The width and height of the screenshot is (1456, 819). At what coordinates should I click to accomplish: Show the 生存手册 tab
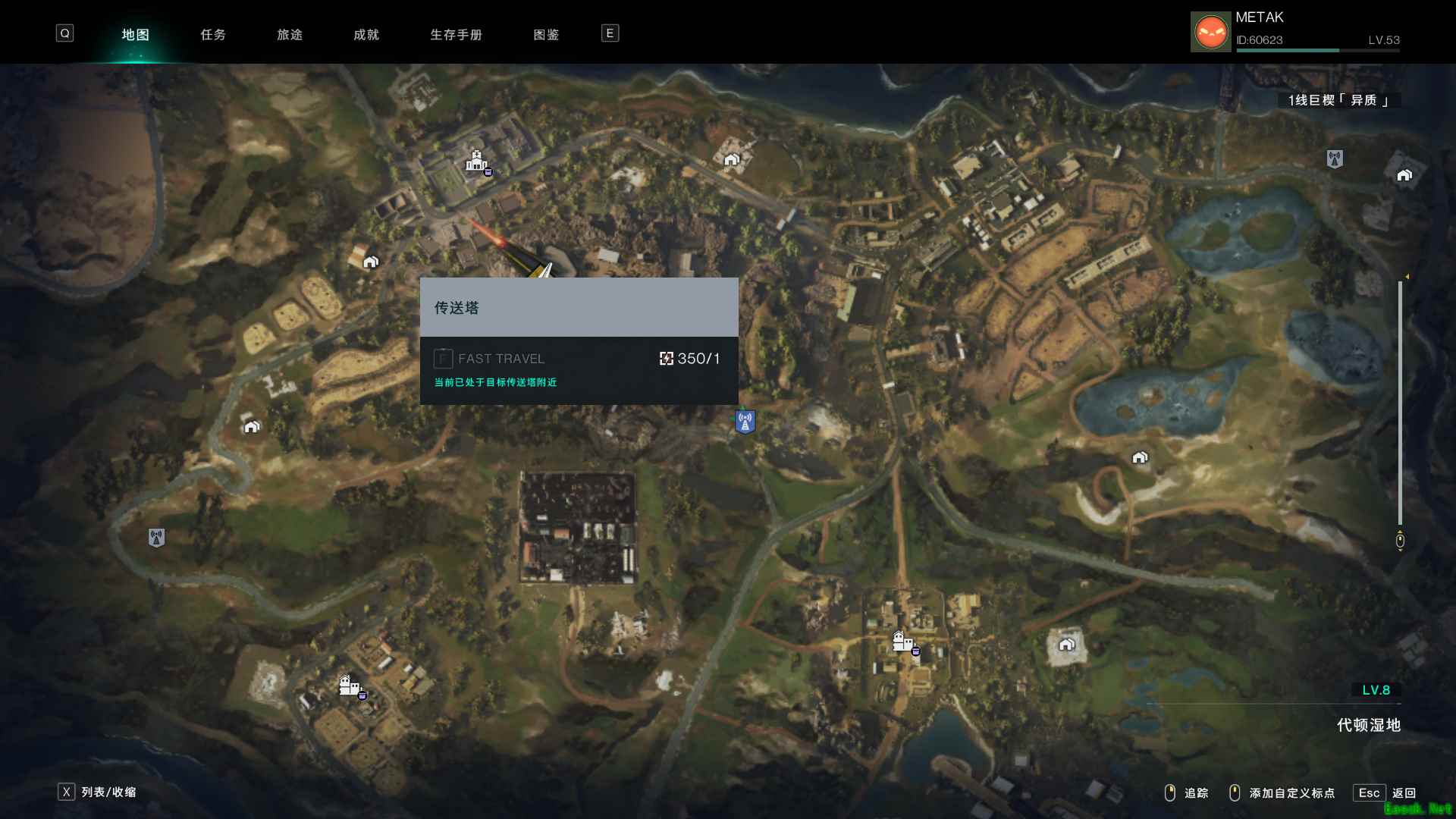tap(456, 35)
